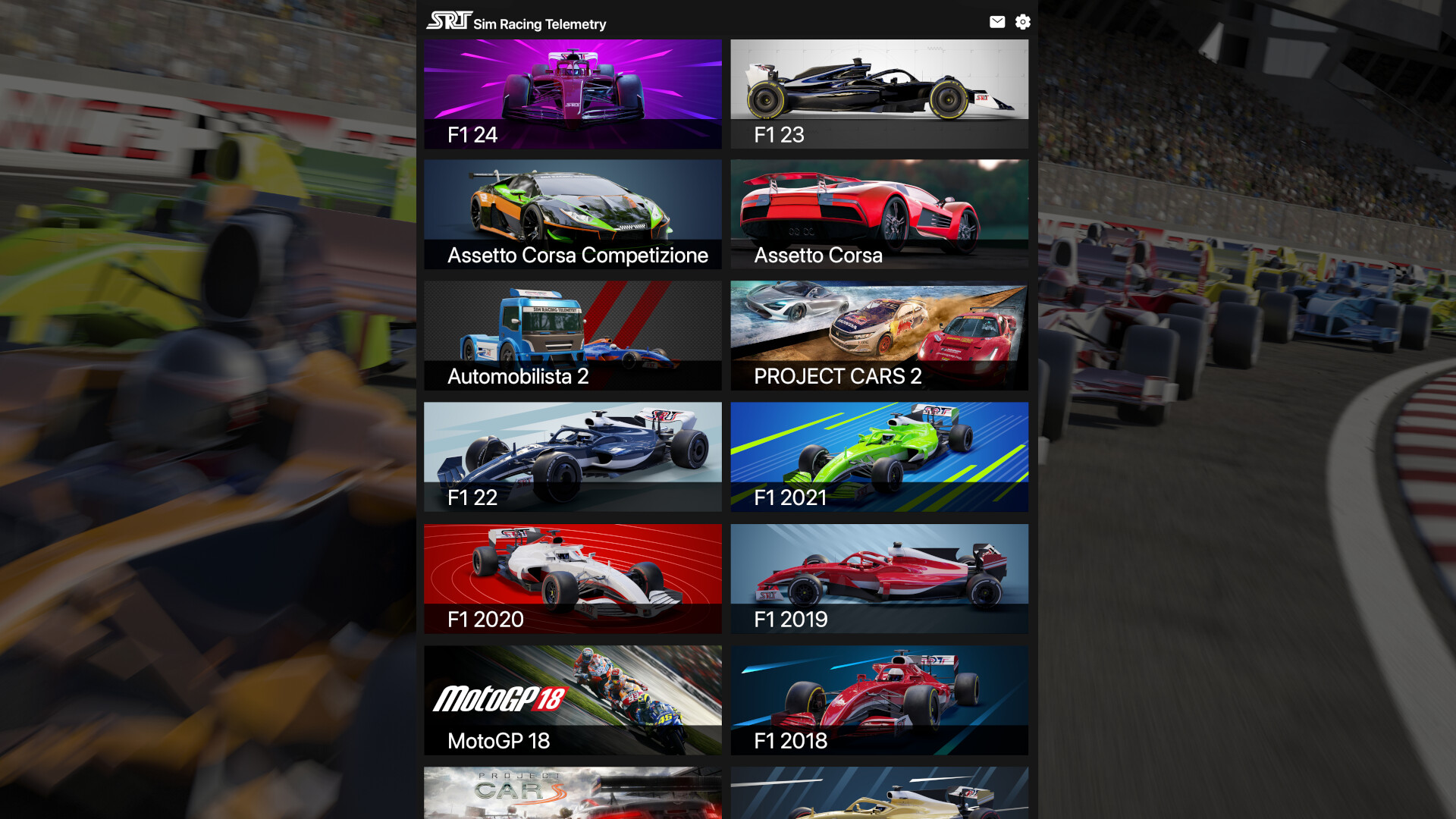
Task: Select the F1 2020 game tile
Action: coord(573,578)
